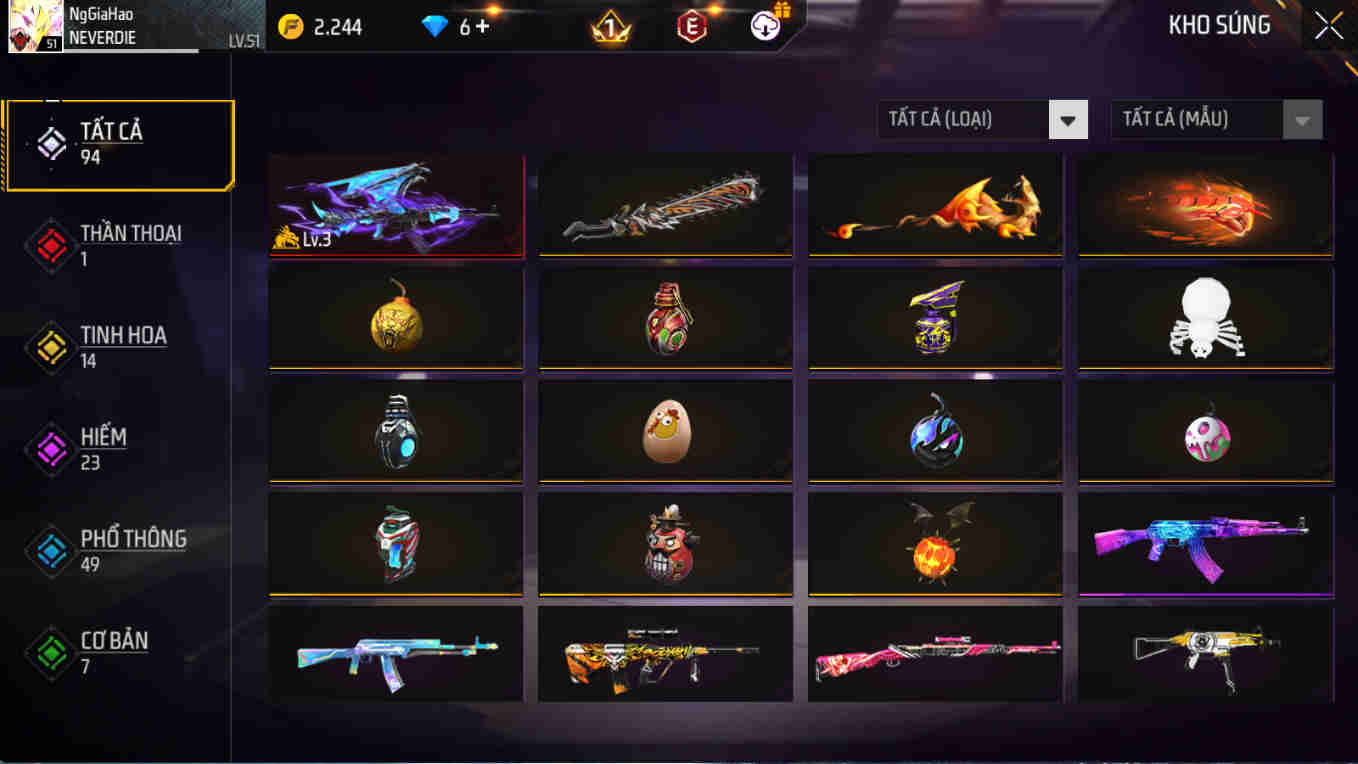Click the plus button next to diamonds
This screenshot has width=1358, height=764.
[482, 27]
